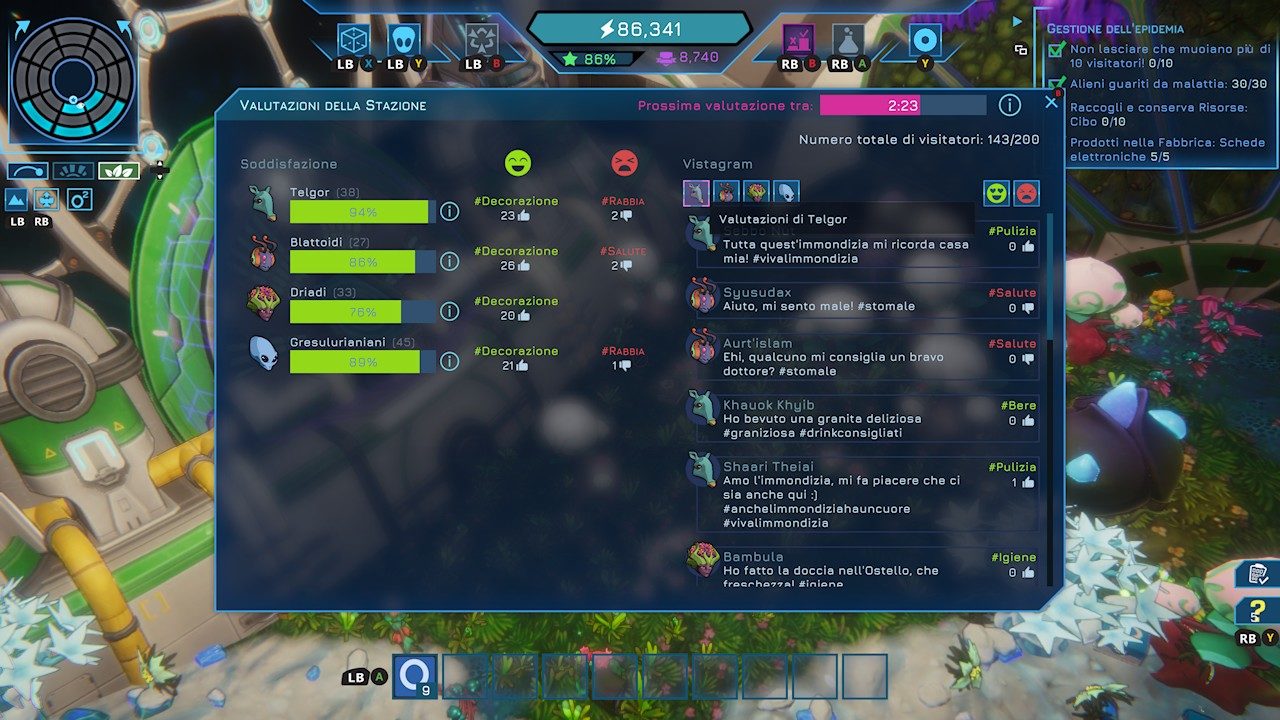1280x720 pixels.
Task: Open the flask research icon
Action: point(848,40)
